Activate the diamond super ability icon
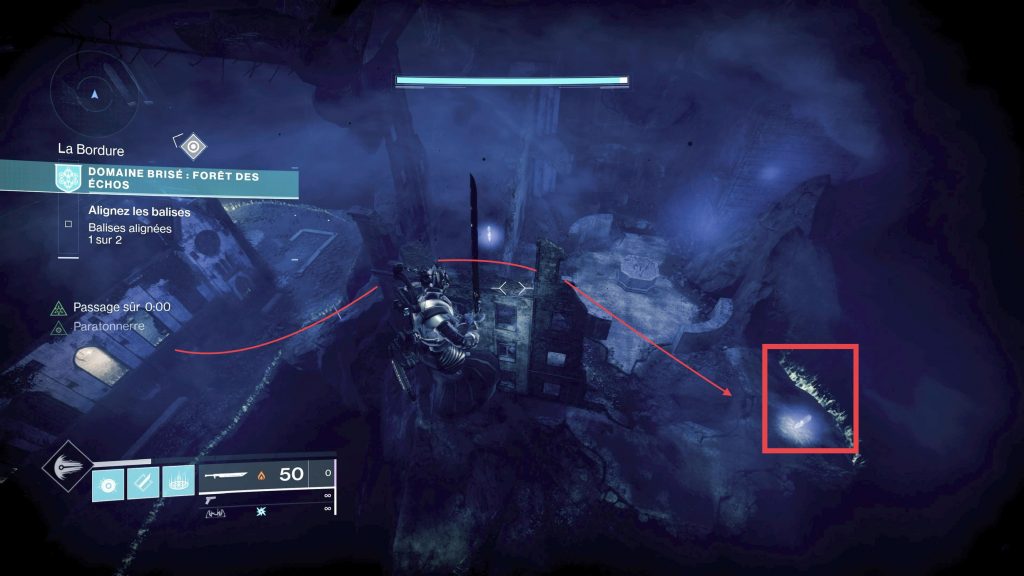This screenshot has width=1024, height=576. (70, 468)
